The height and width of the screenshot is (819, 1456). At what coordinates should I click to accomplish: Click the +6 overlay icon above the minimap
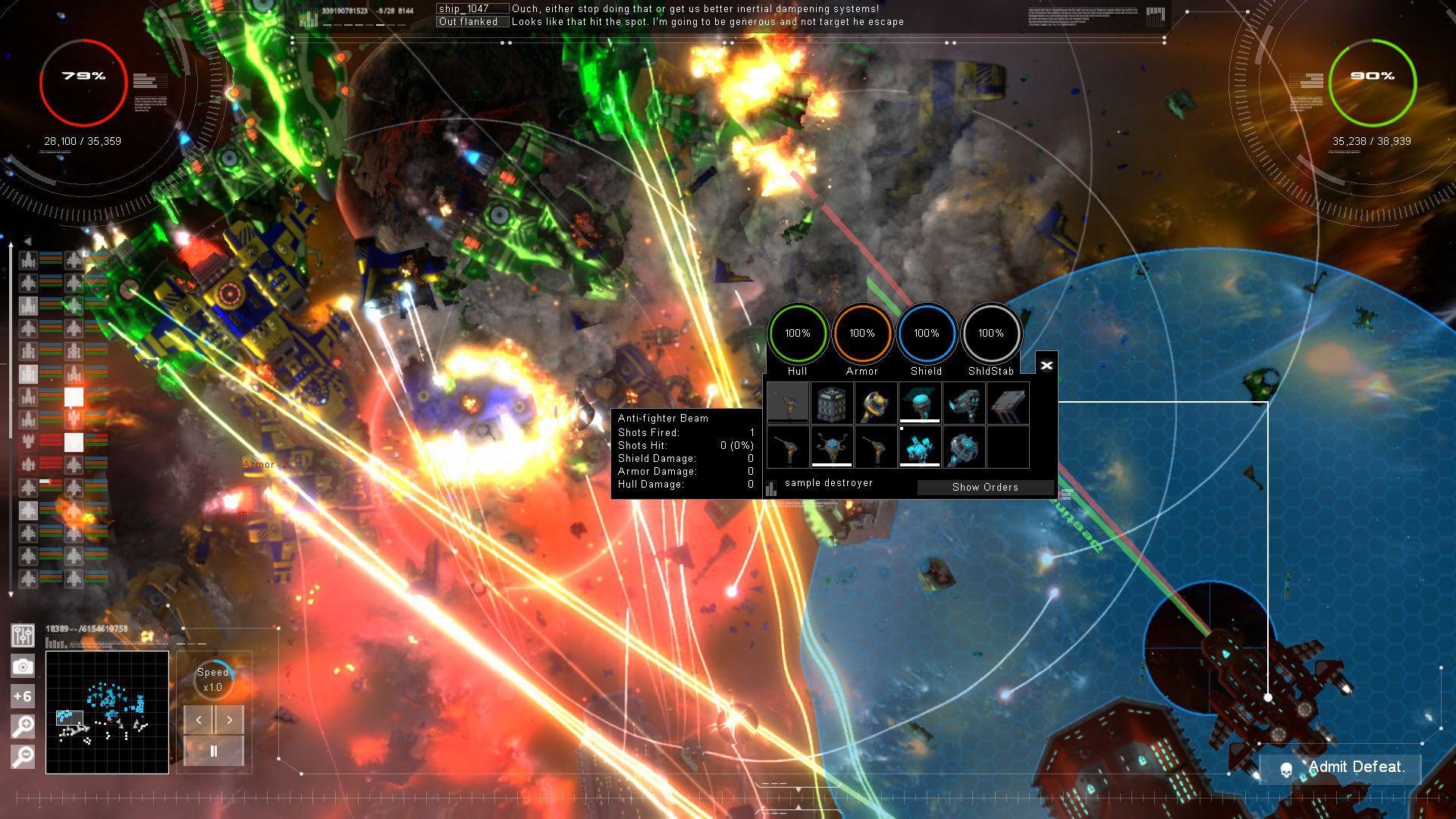tap(24, 695)
